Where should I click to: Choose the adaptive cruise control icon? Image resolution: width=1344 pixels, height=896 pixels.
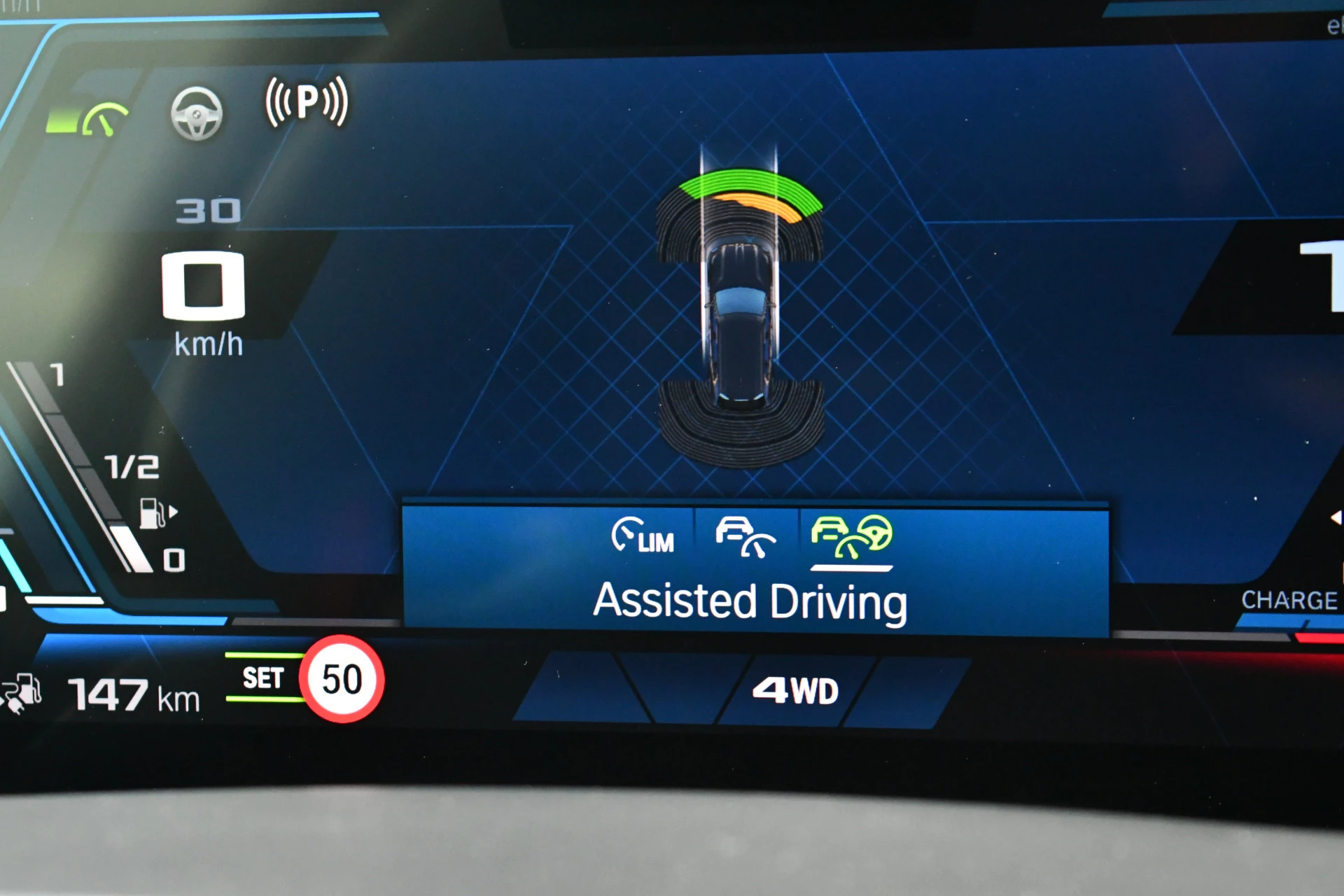pyautogui.click(x=745, y=537)
